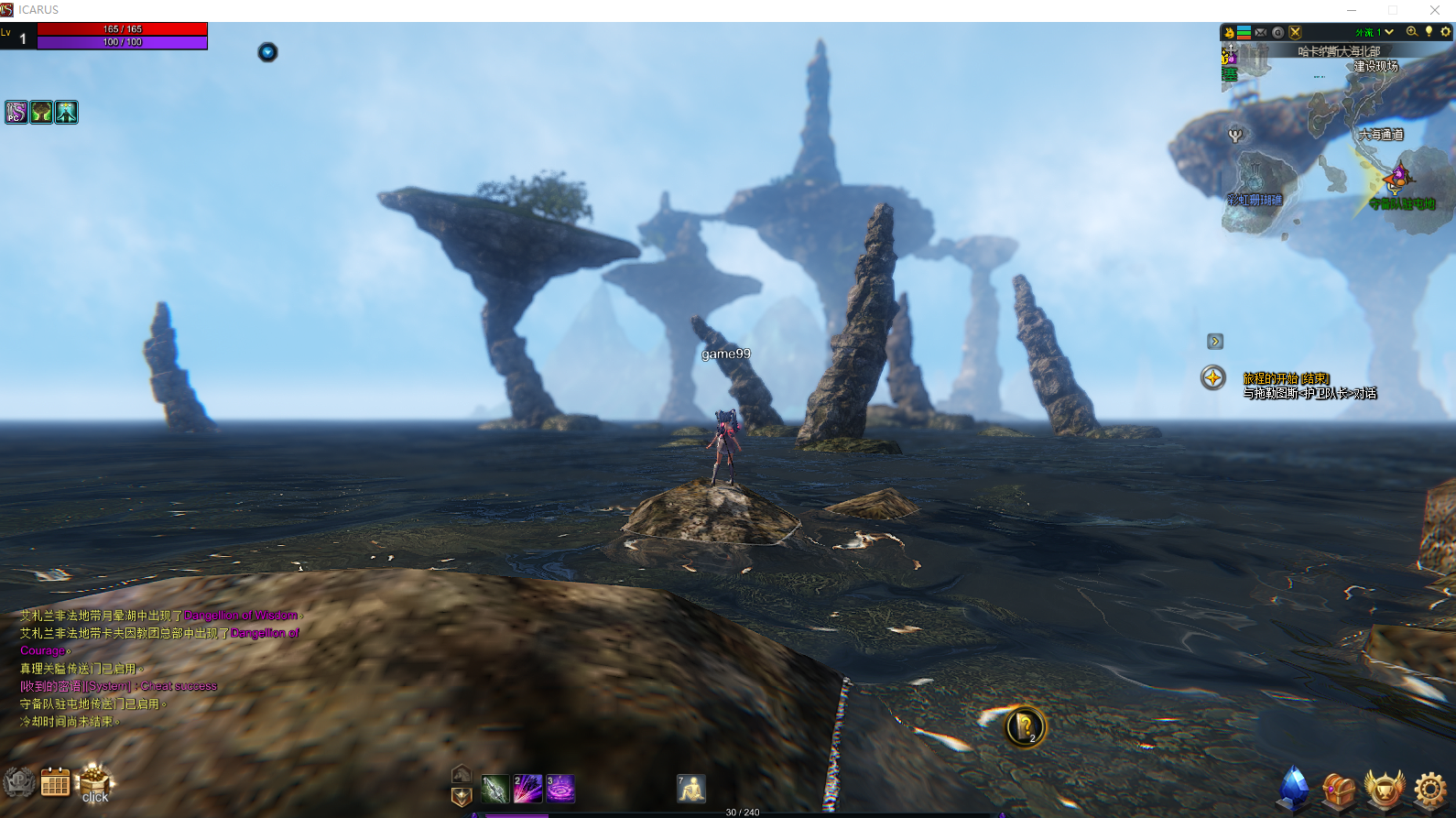Screen dimensions: 1456x818
Task: Activate skill in hotbar slot 1
Action: 494,789
